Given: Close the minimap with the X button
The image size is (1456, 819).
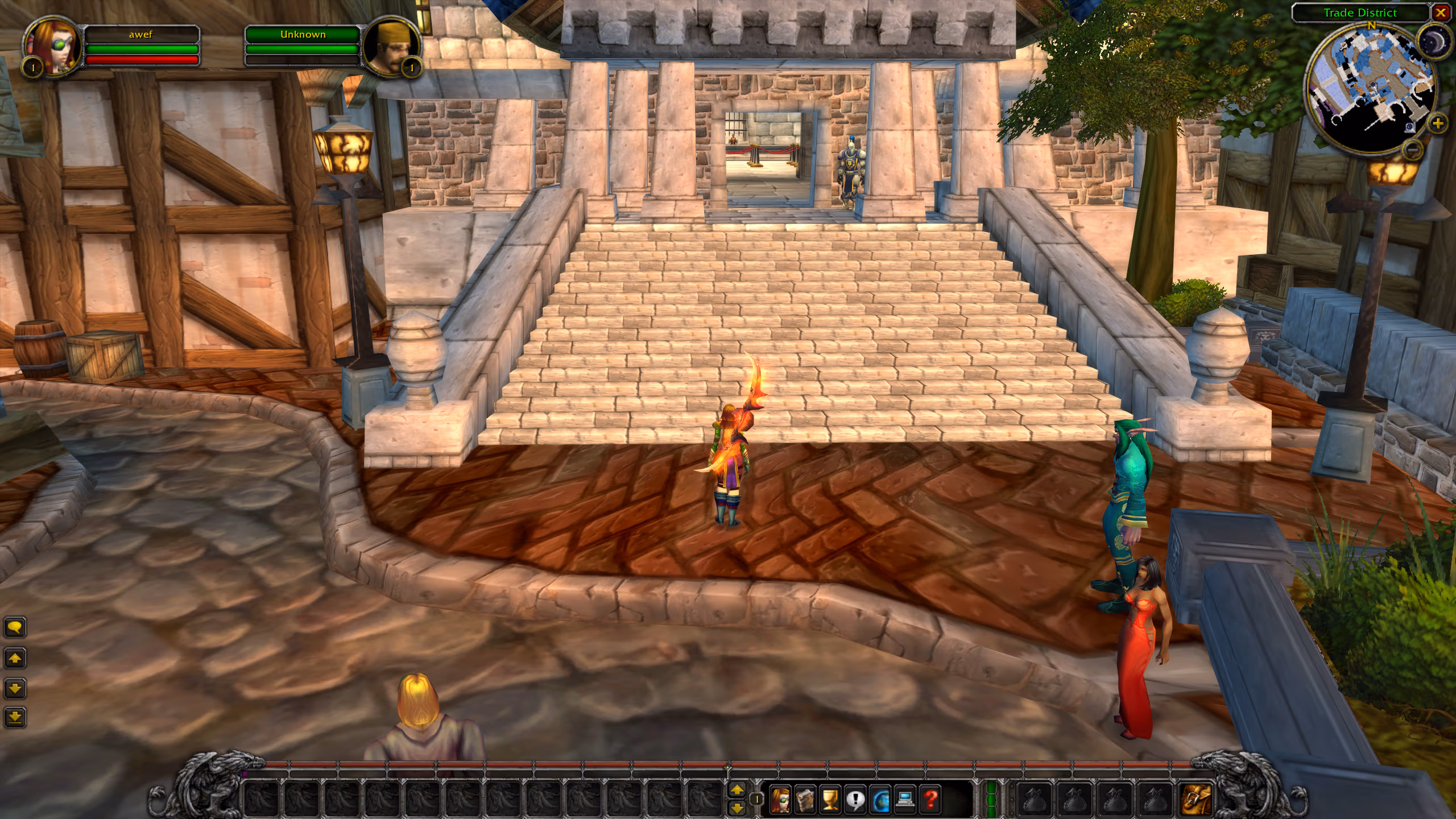Looking at the screenshot, I should pos(1441,13).
